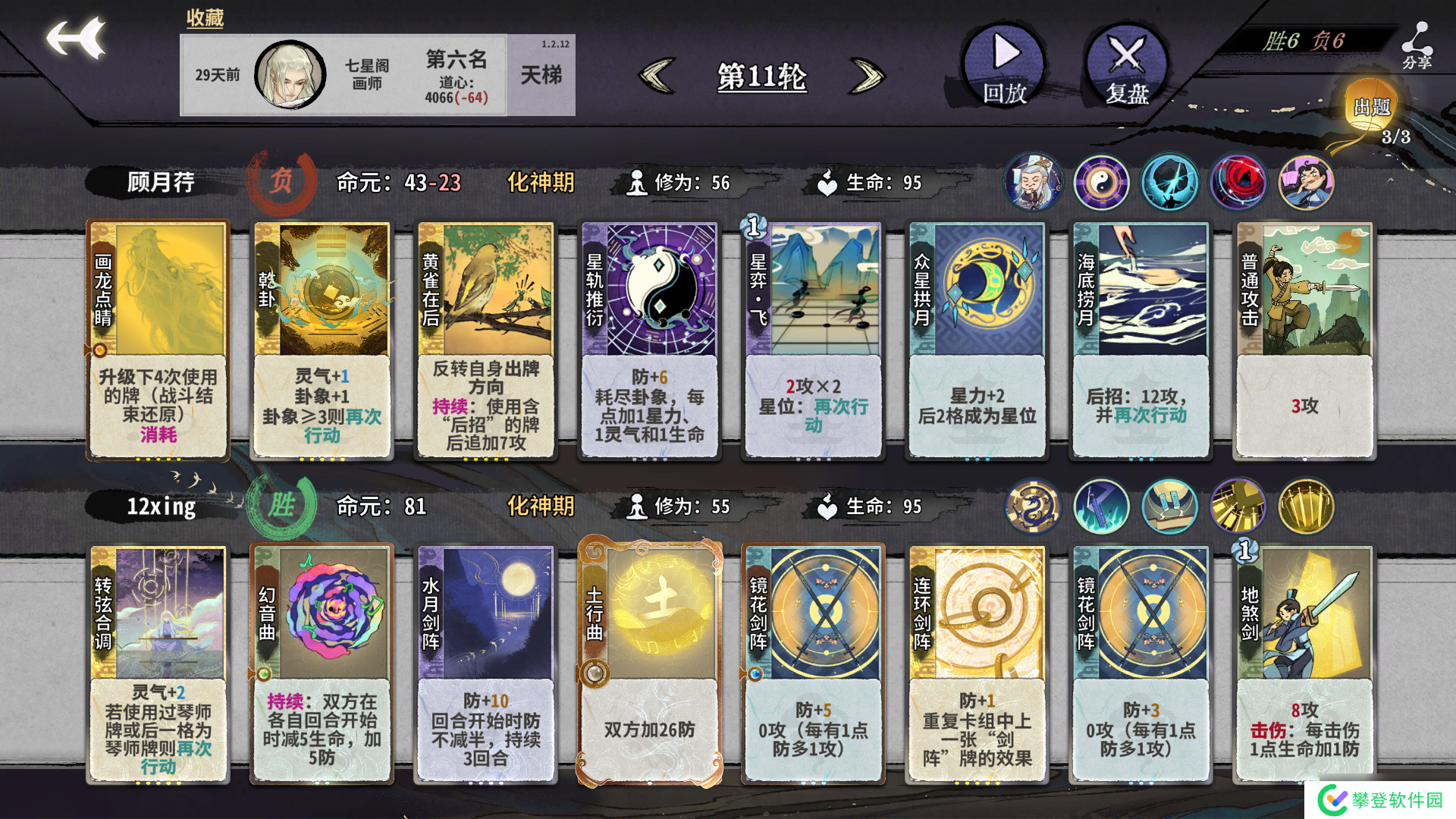
Task: View the 幻音曲 card
Action: tap(322, 664)
